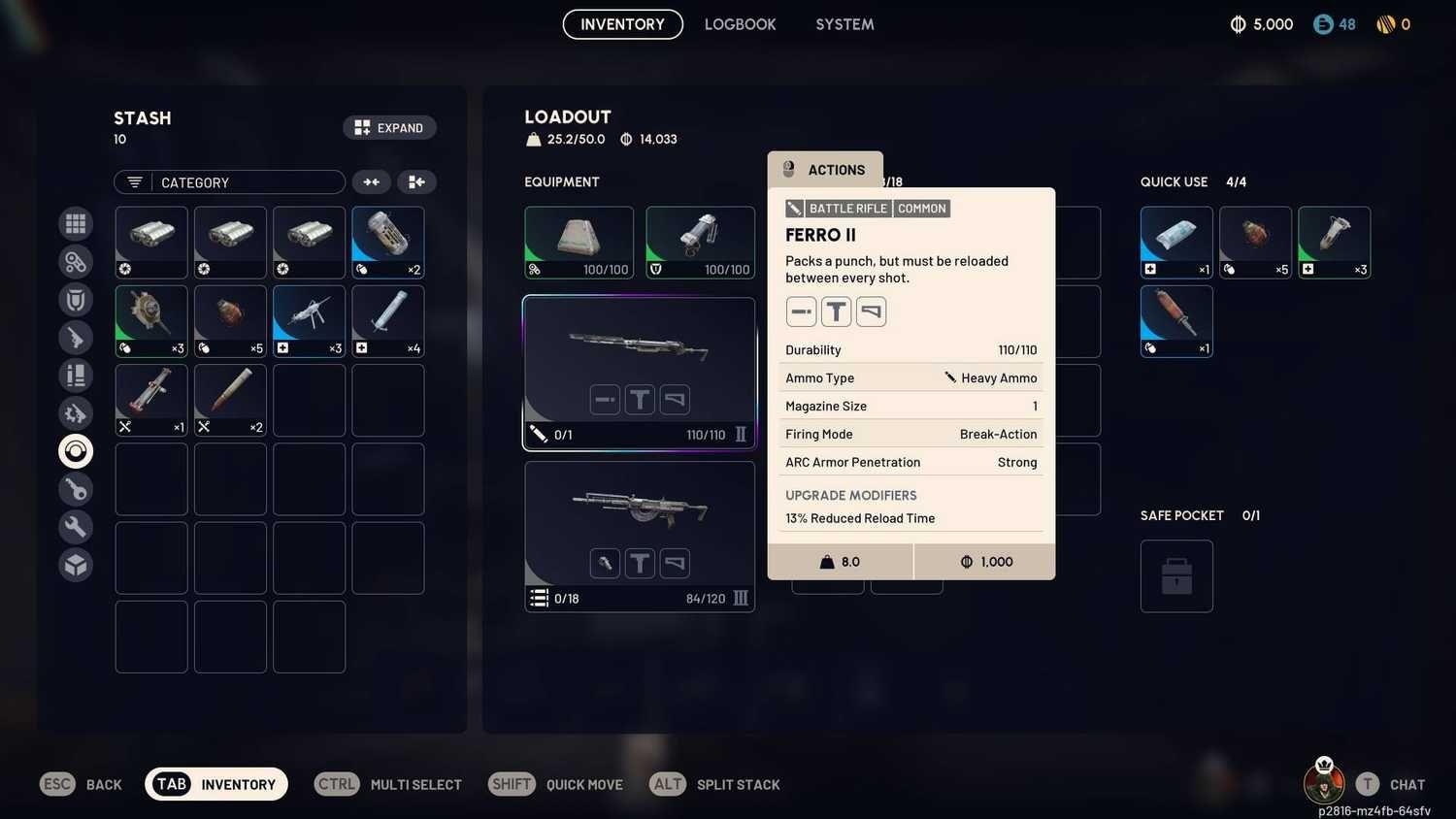Toggle the sort stash icon beside compress
Screen dimensions: 1456x819
coord(416,181)
